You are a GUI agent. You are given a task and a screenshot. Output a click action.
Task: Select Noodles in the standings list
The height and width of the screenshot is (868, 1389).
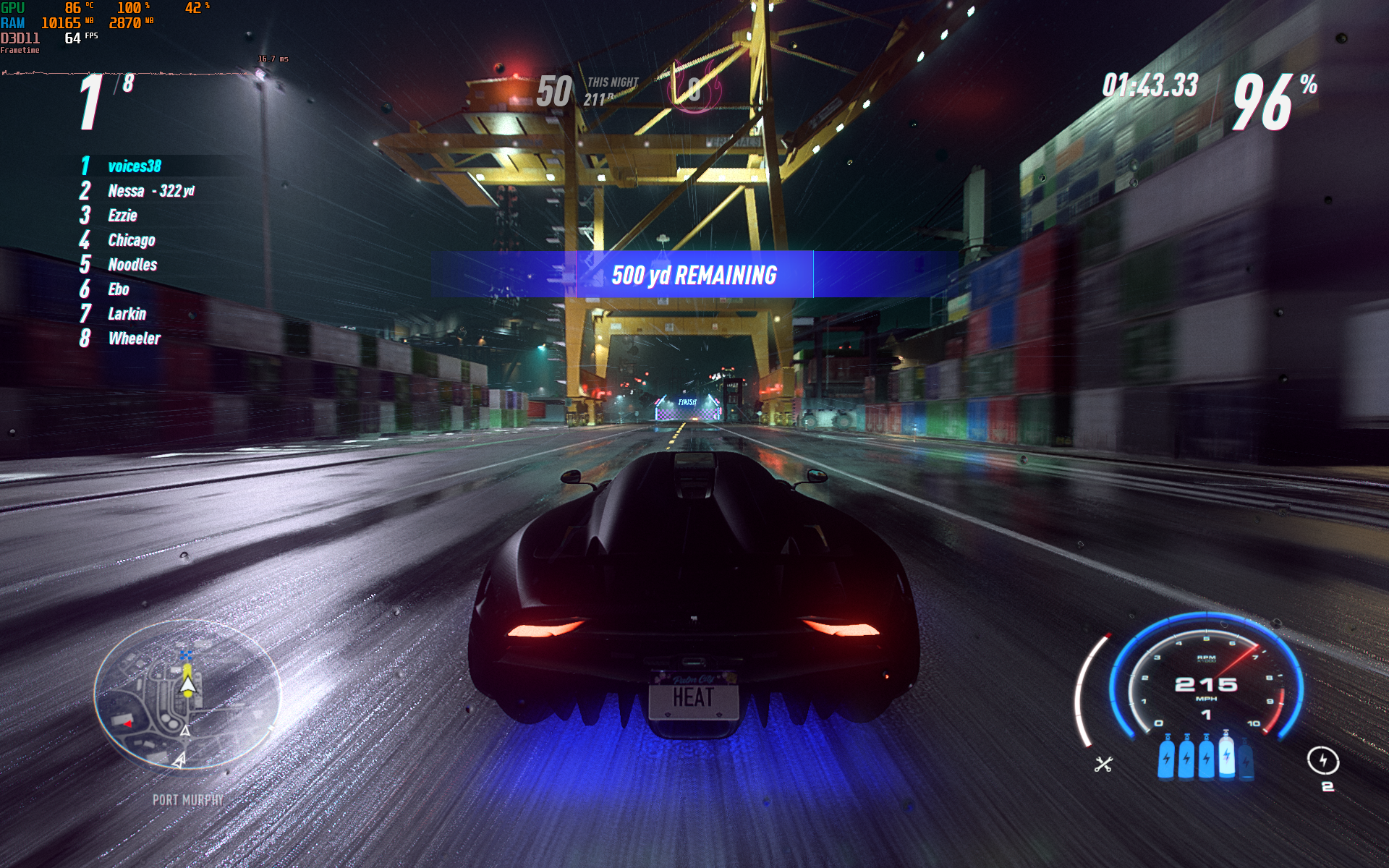pos(132,265)
